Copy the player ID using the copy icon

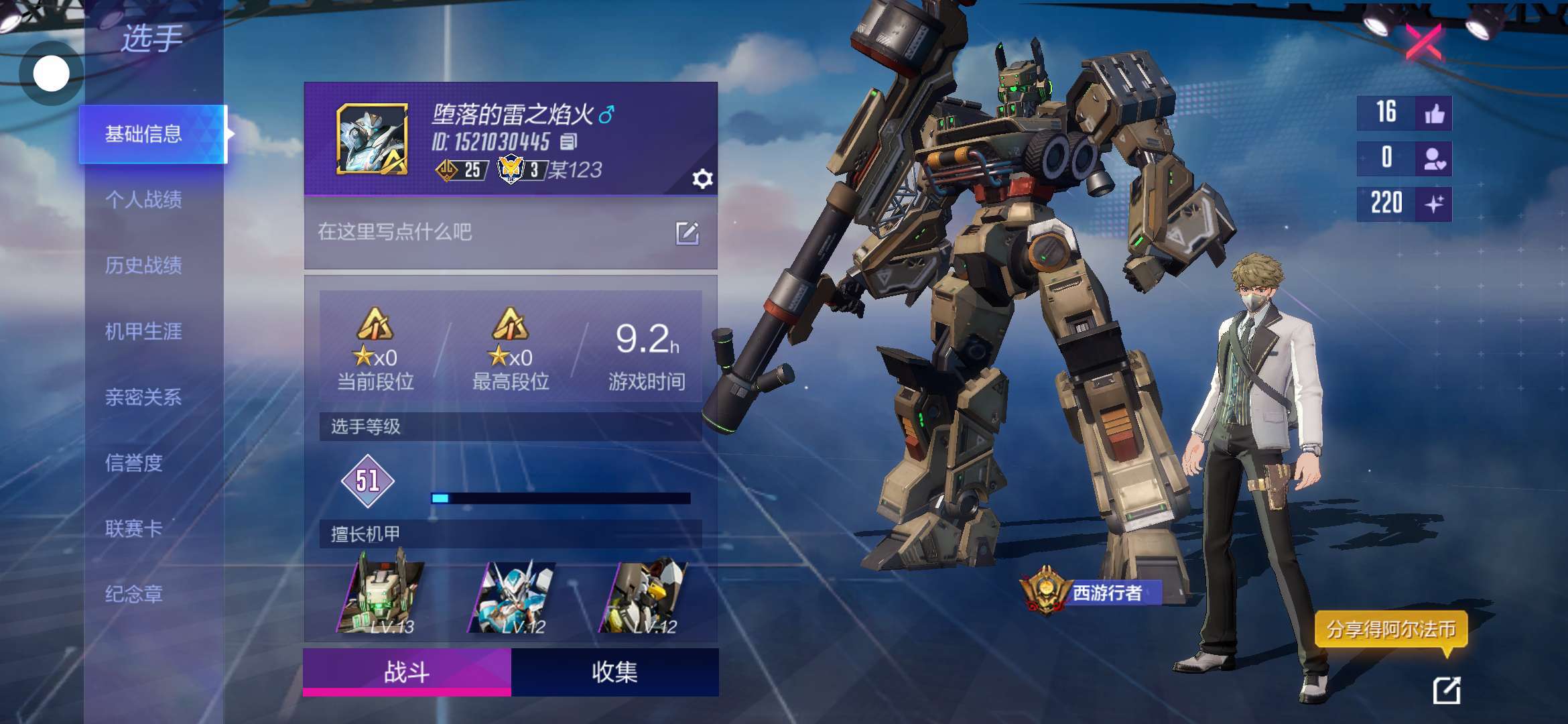tap(569, 141)
